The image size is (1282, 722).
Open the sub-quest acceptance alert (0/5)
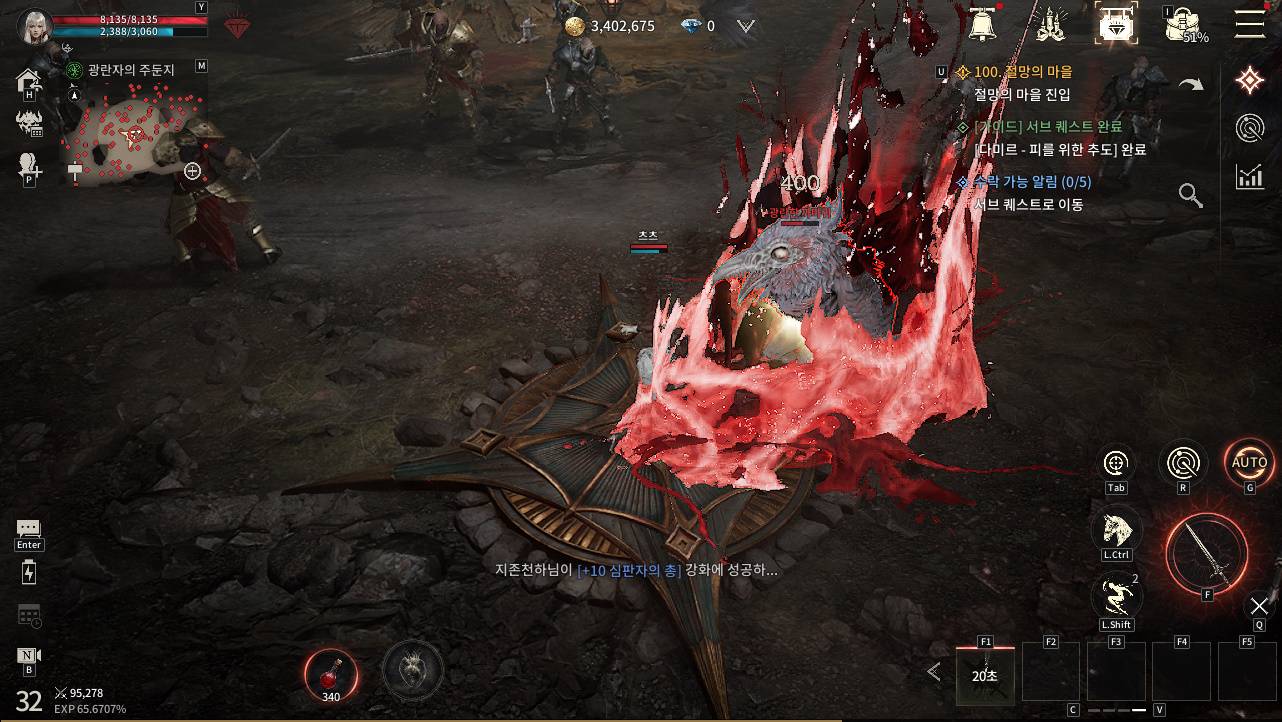click(1032, 182)
